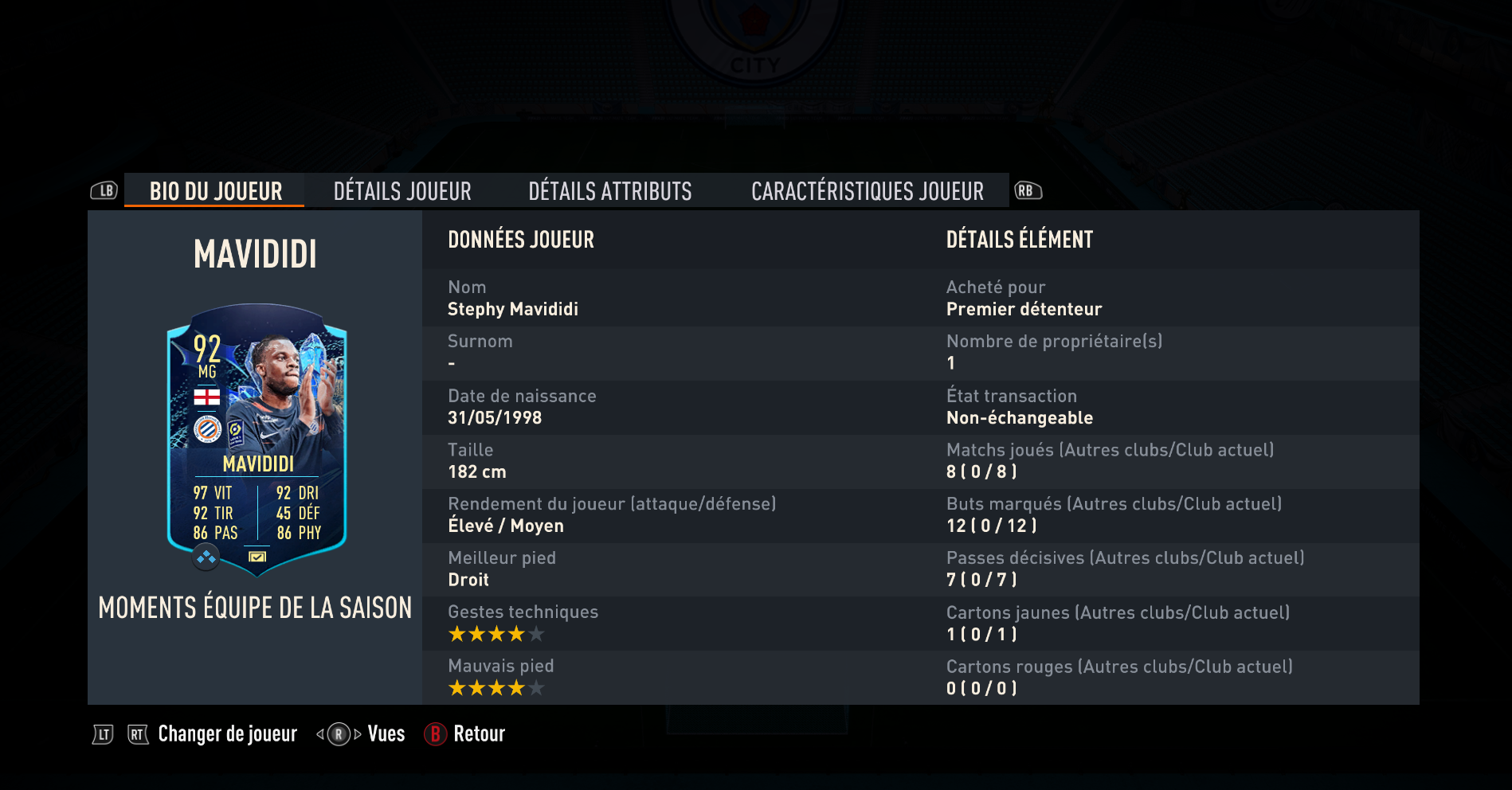
Task: Click the LB shoulder button icon
Action: pyautogui.click(x=104, y=190)
